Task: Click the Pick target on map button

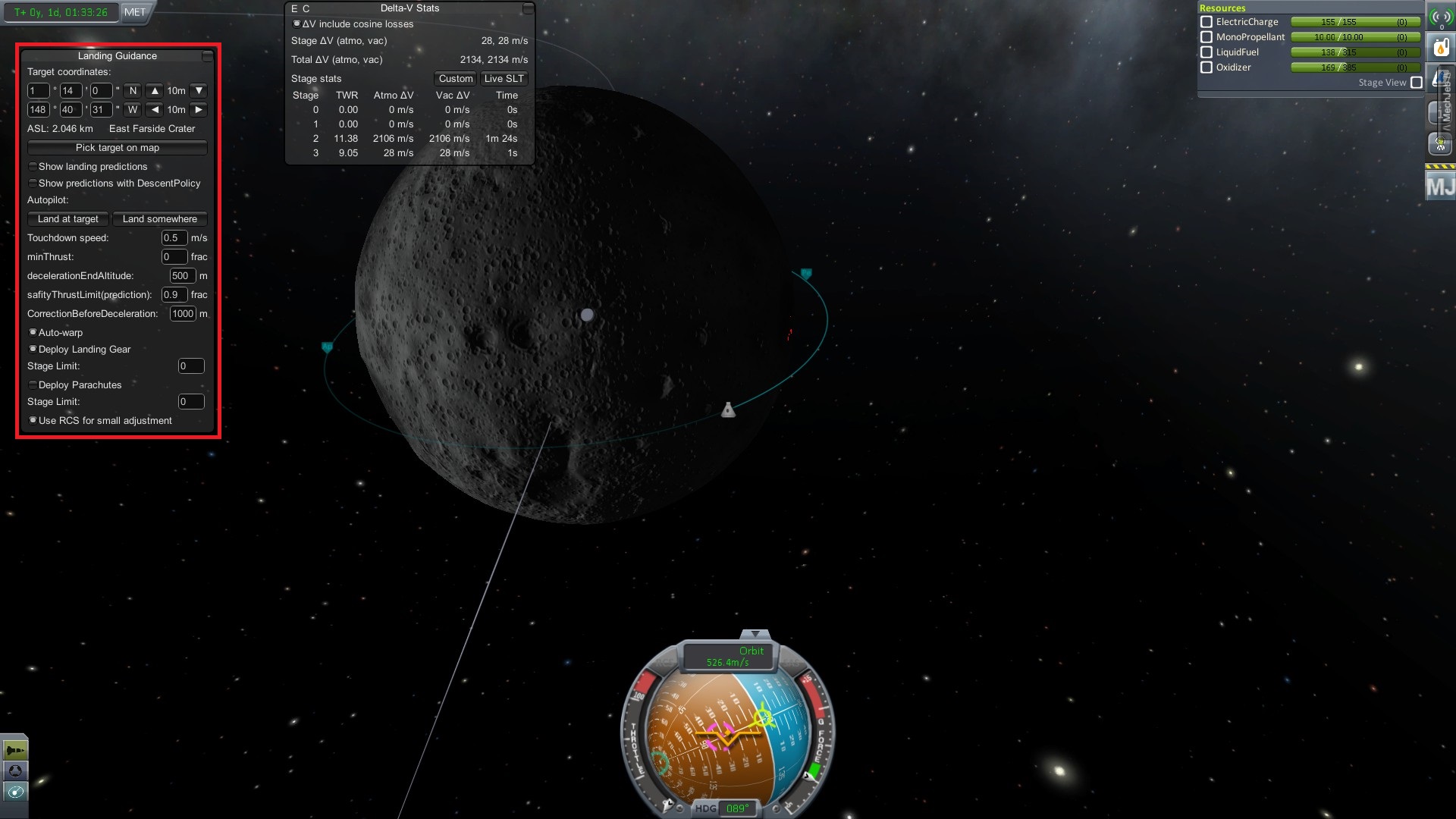Action: [x=117, y=148]
